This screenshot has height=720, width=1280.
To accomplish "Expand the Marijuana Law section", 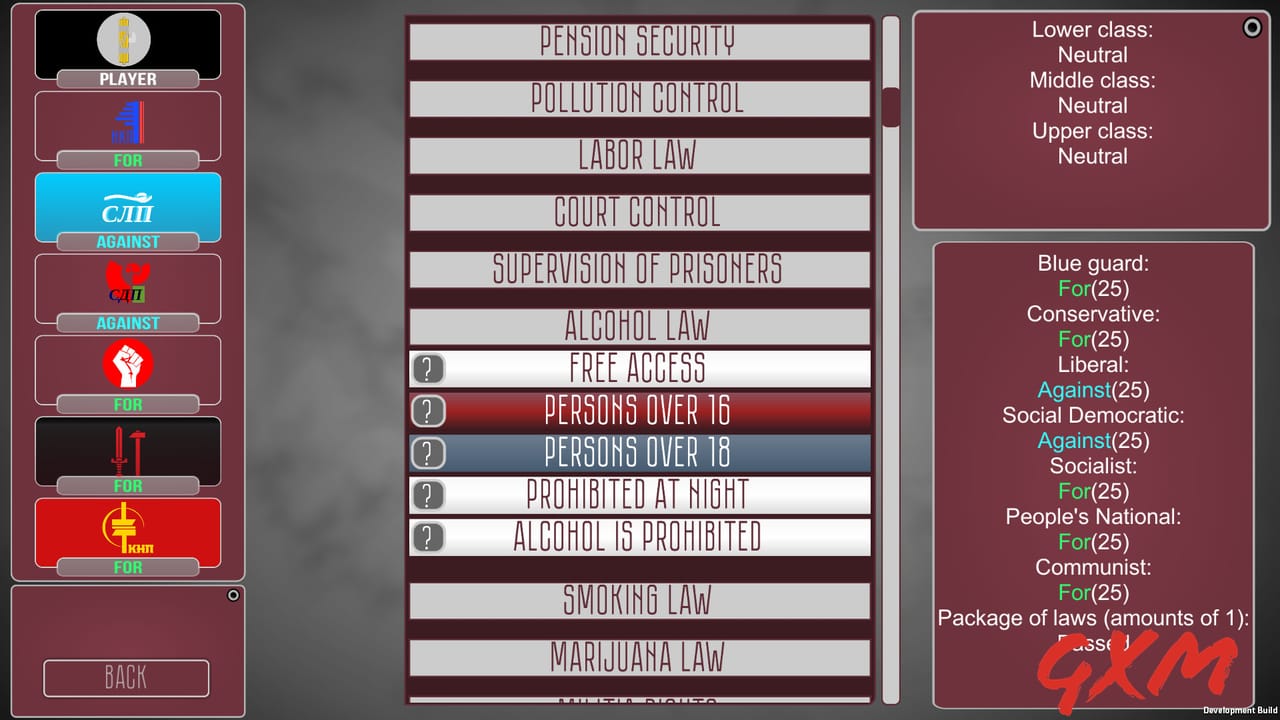I will point(640,658).
